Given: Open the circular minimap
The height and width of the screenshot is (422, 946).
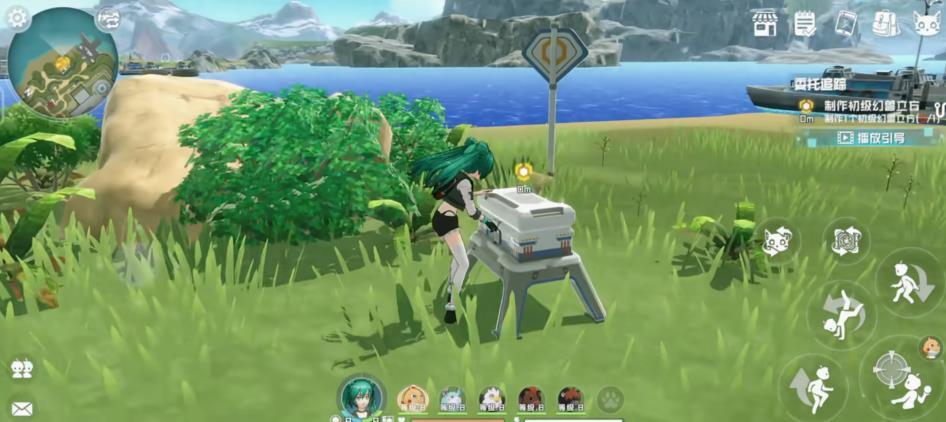Looking at the screenshot, I should click(62, 62).
